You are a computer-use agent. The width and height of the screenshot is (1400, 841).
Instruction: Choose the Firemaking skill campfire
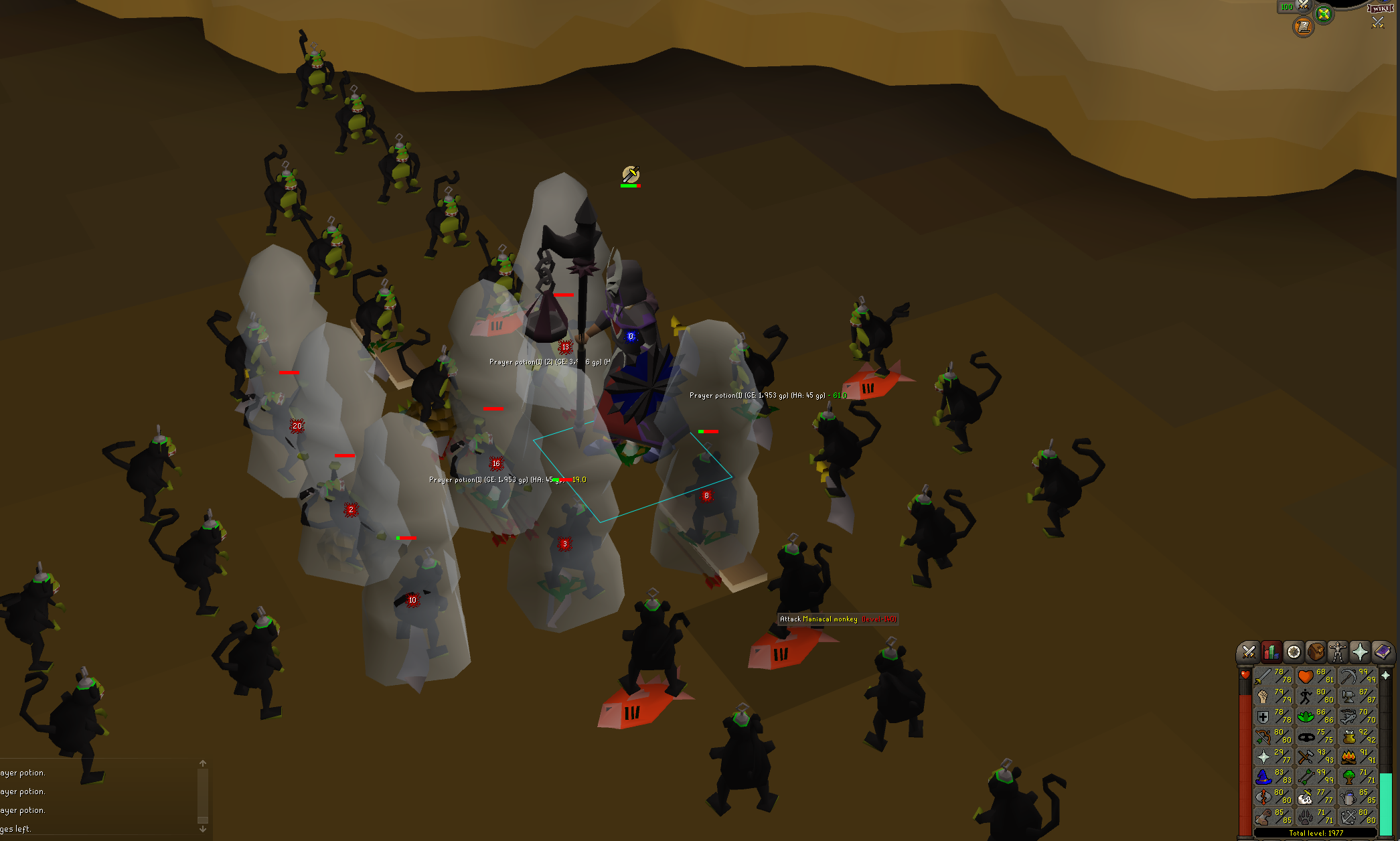[1358, 757]
